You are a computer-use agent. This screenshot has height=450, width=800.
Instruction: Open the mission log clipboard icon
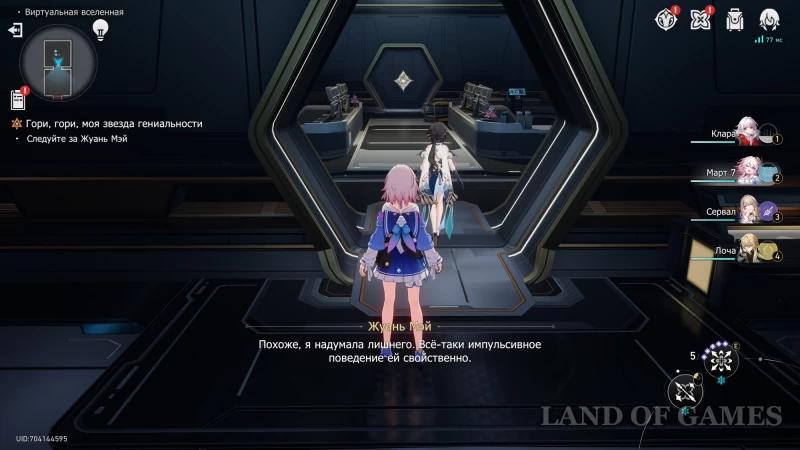17,99
